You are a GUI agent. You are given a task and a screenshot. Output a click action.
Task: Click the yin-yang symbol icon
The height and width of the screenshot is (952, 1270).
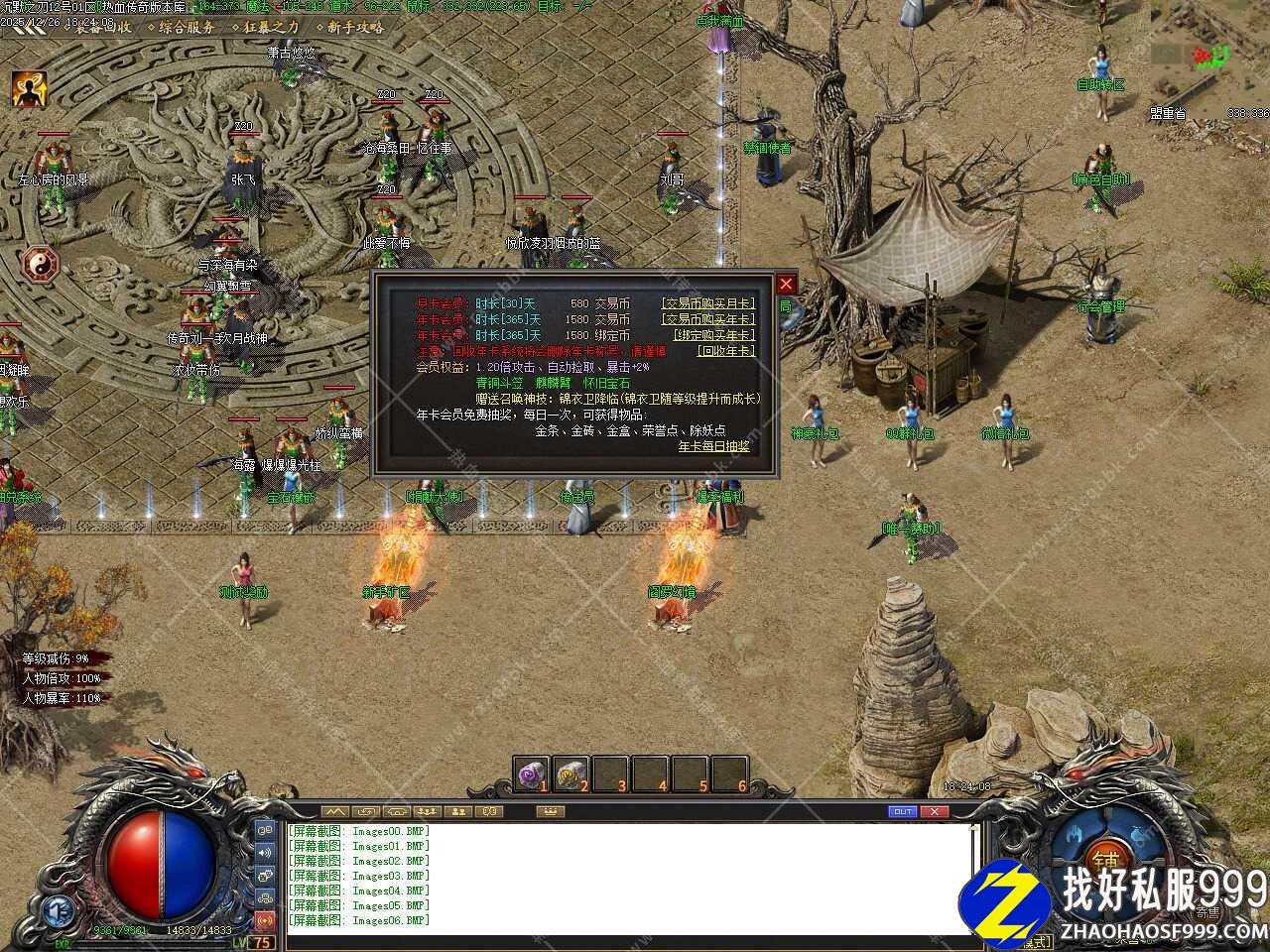(x=42, y=263)
